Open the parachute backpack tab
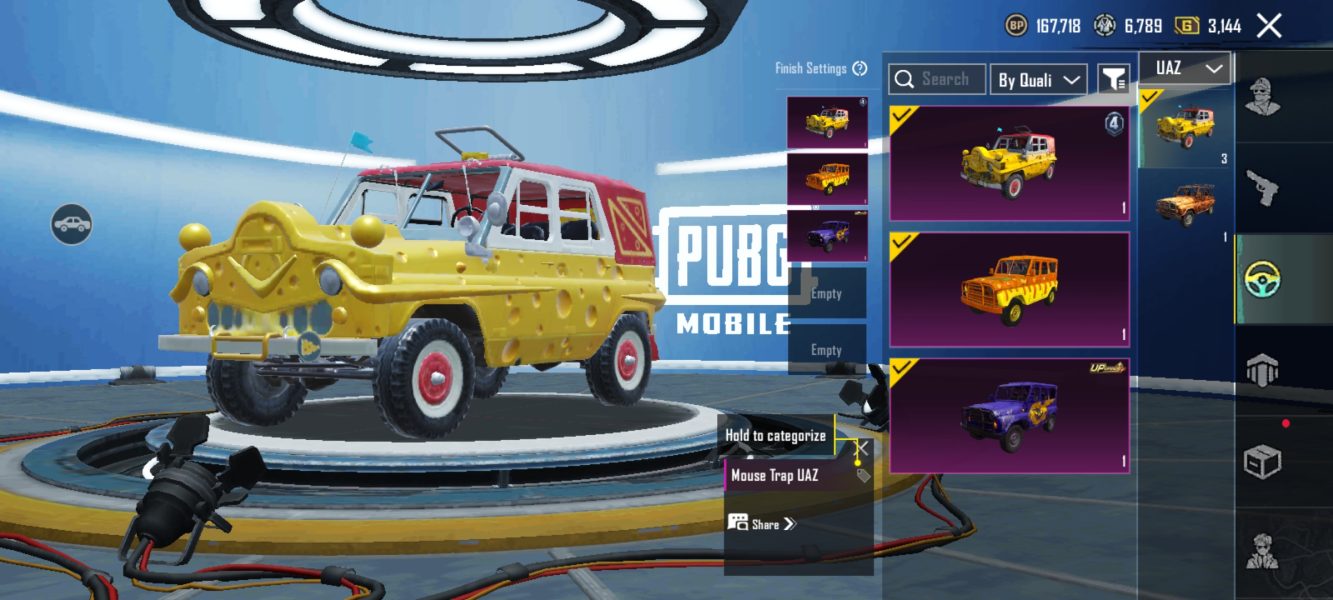 (1262, 369)
